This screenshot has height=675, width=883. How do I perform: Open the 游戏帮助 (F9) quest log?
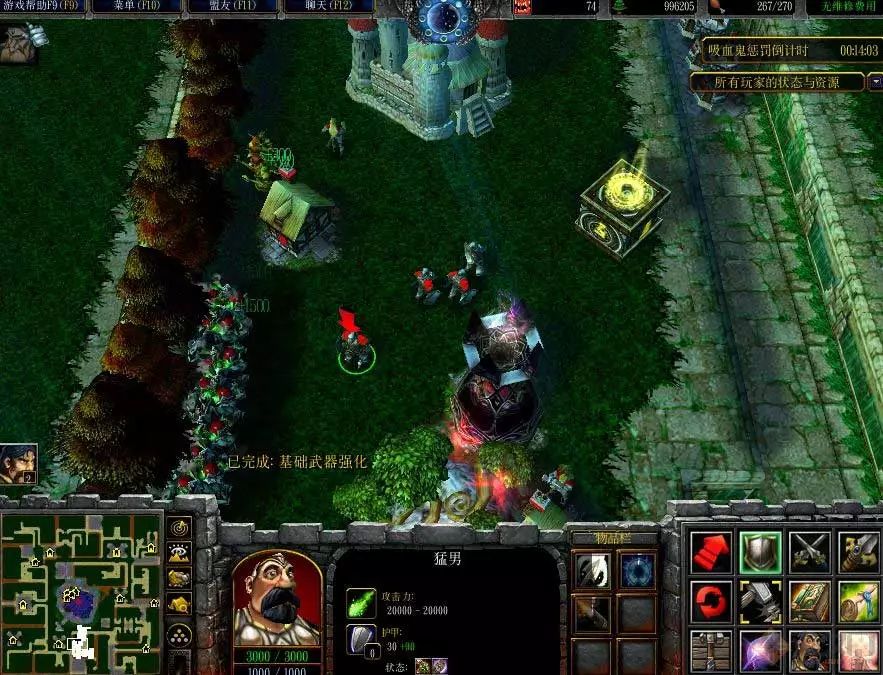[42, 6]
